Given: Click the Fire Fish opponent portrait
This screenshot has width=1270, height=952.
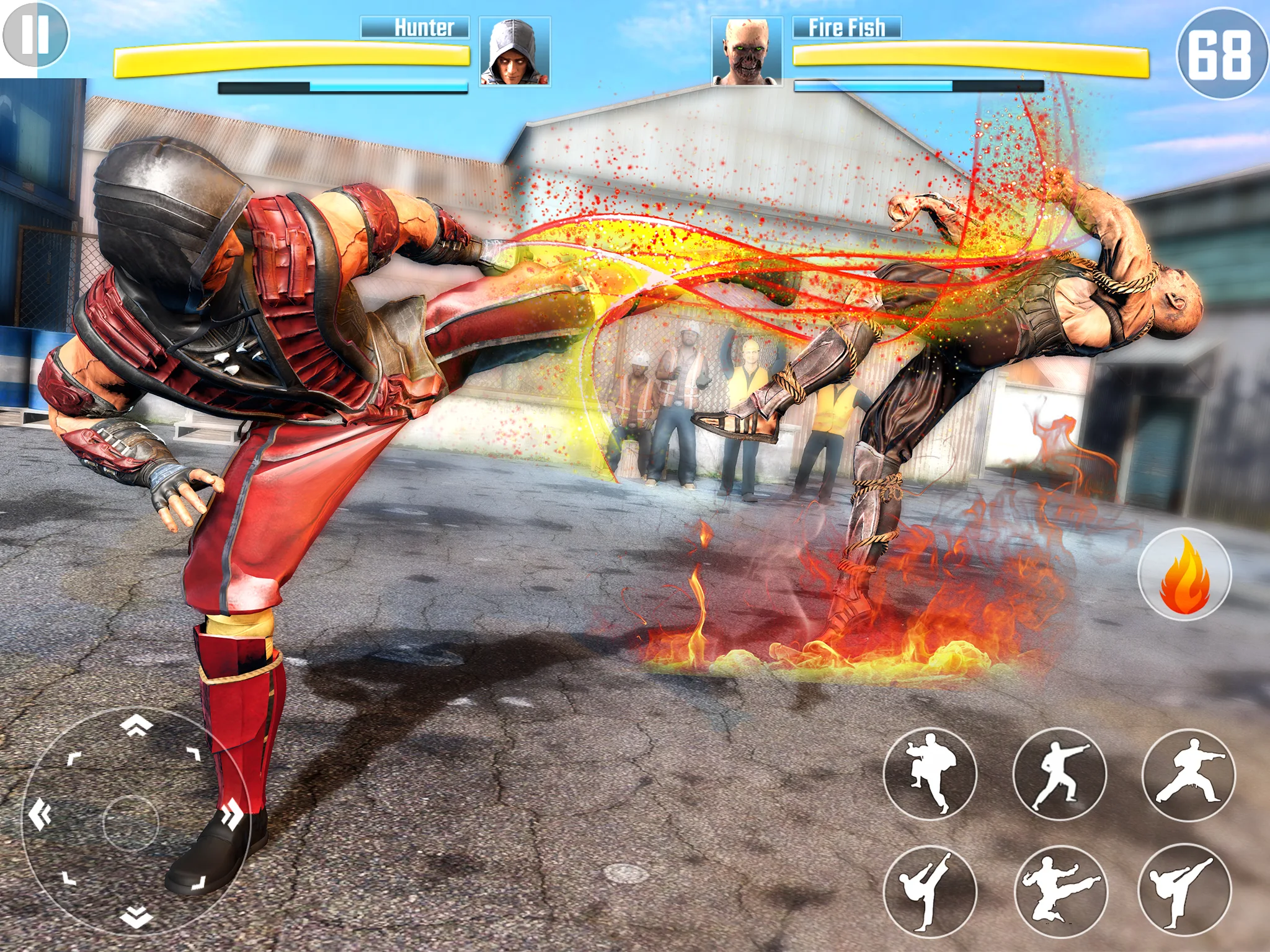Looking at the screenshot, I should 747,52.
